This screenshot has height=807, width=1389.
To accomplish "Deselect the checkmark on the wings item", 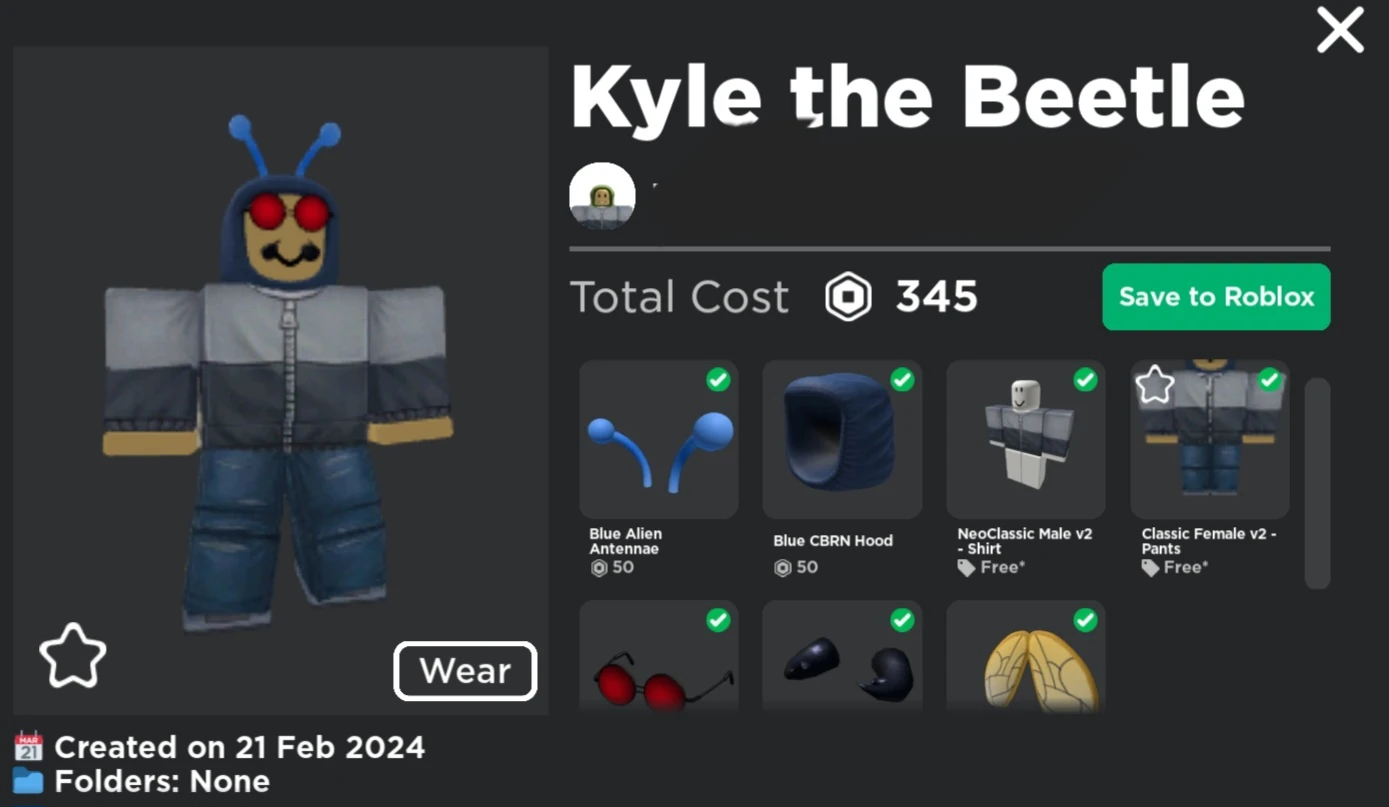I will pos(1086,620).
